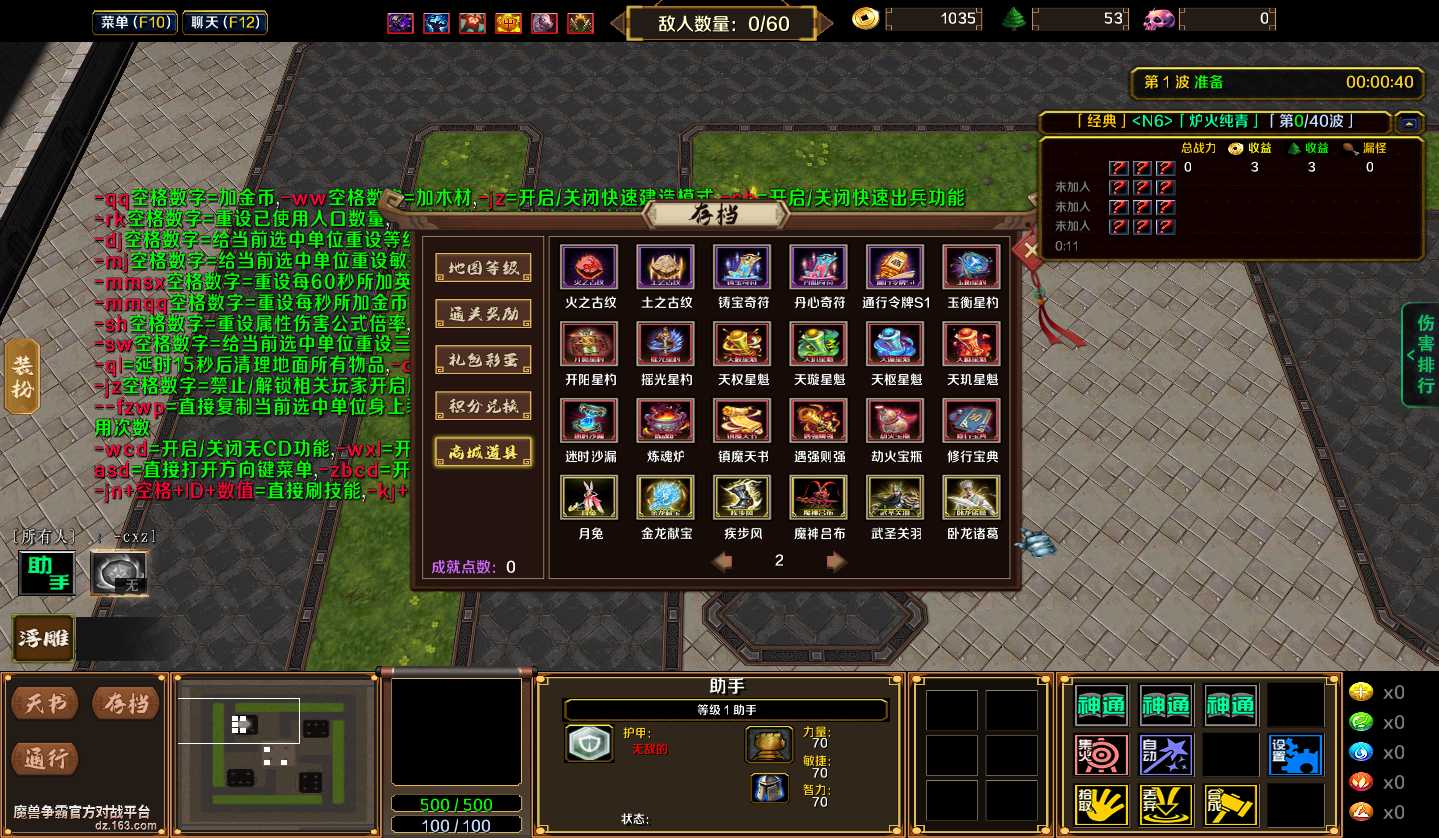The height and width of the screenshot is (838, 1439).
Task: Open the 装扮 side panel
Action: pyautogui.click(x=22, y=377)
